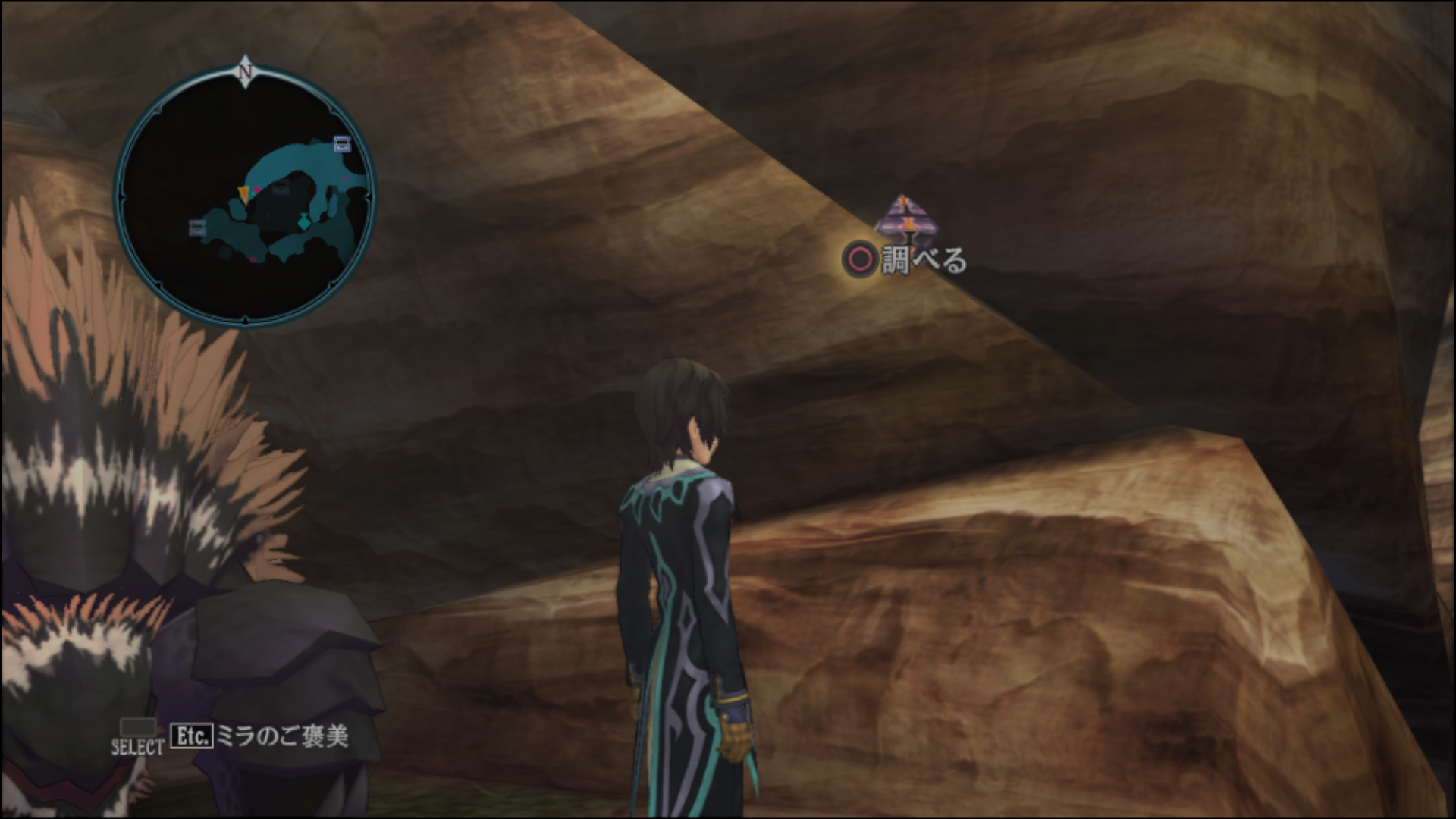1456x819 pixels.
Task: Open the ミラのご褒美 skit notification
Action: (x=282, y=736)
